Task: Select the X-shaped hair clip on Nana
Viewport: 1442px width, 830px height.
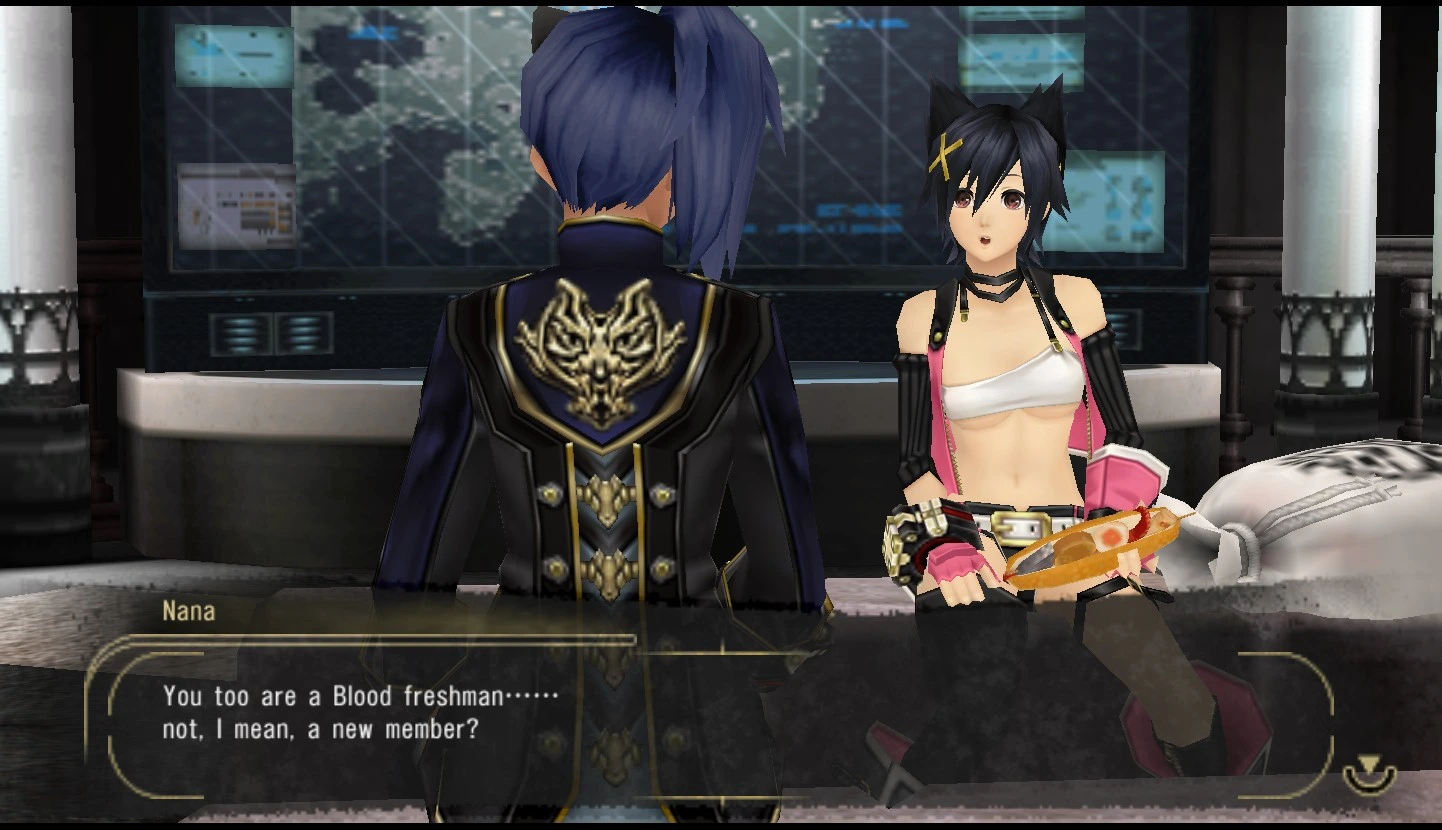Action: pyautogui.click(x=946, y=153)
